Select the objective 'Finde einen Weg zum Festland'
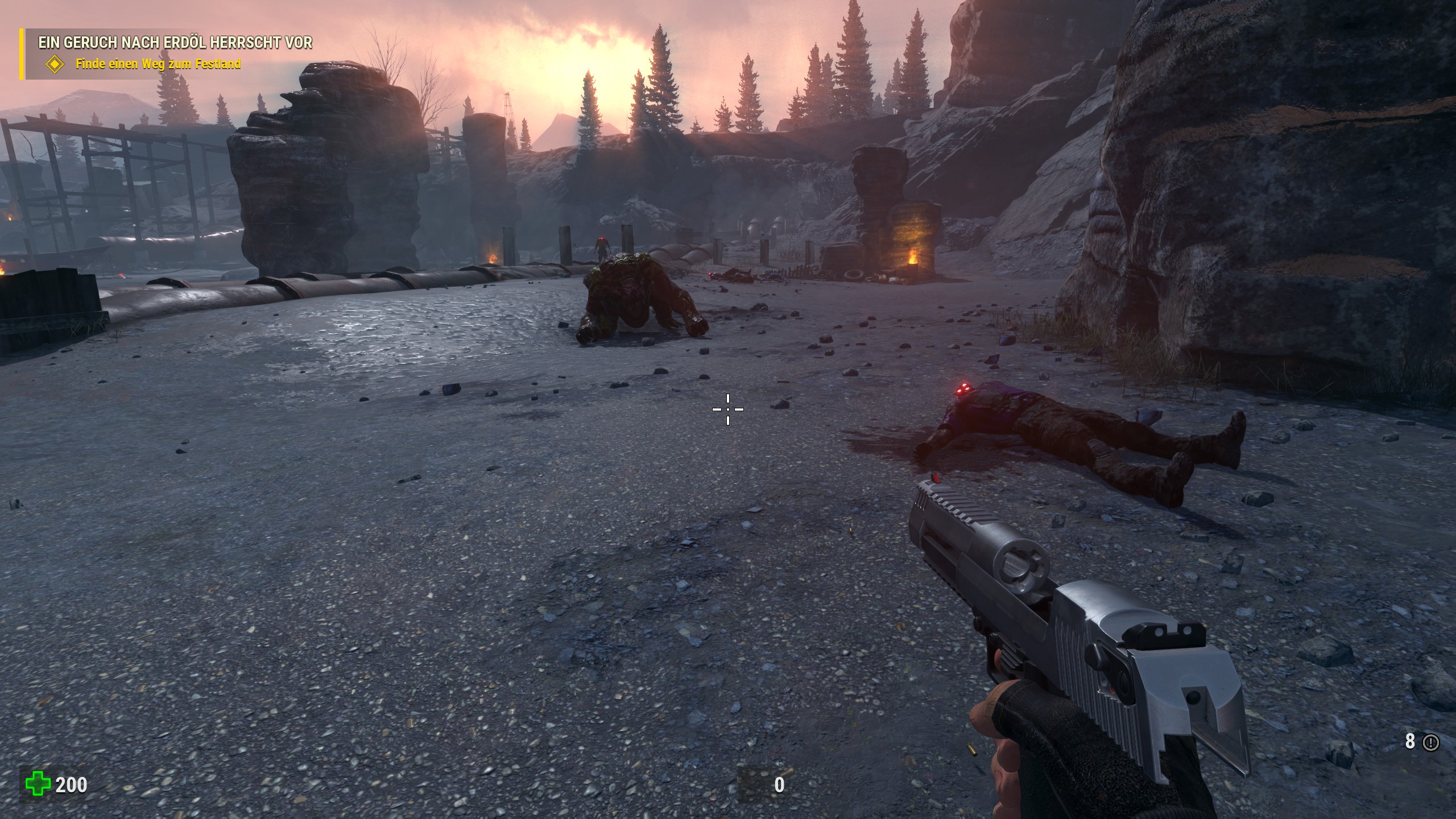The height and width of the screenshot is (819, 1456). coord(158,64)
